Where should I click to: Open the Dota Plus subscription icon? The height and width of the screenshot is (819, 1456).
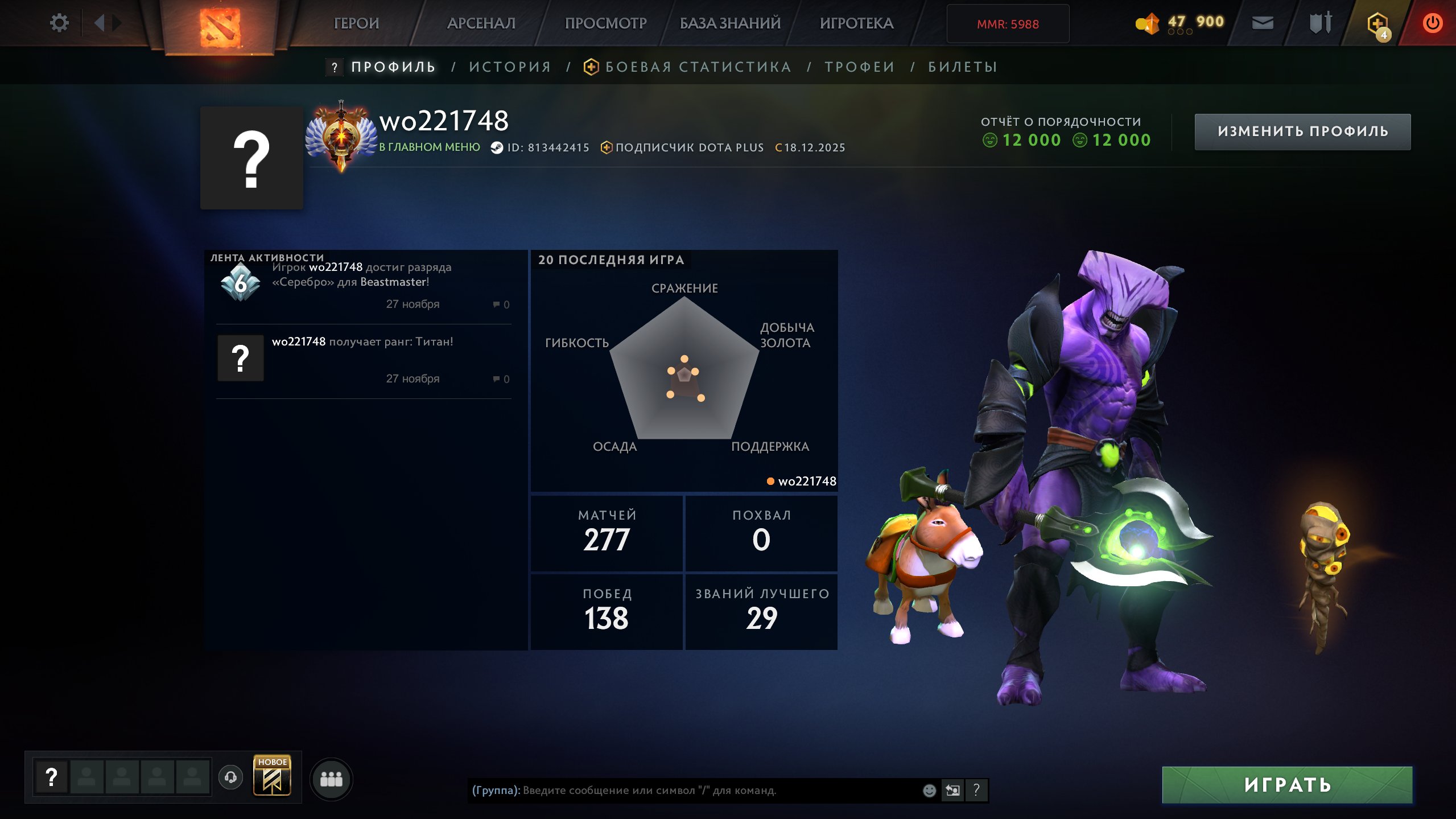point(607,147)
